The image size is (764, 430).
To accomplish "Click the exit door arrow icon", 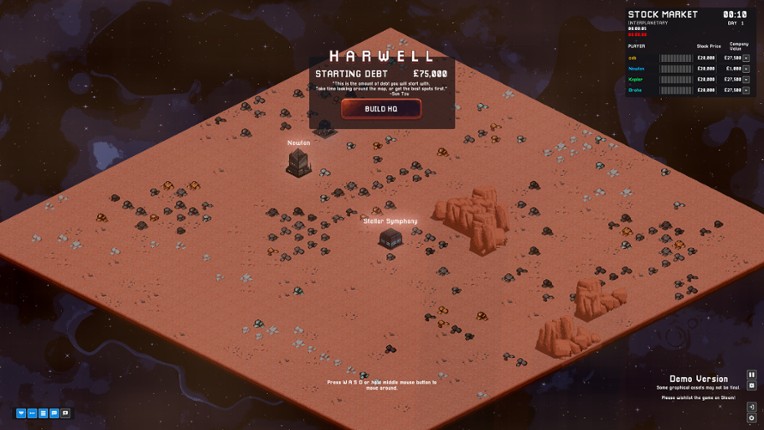I will [x=750, y=407].
